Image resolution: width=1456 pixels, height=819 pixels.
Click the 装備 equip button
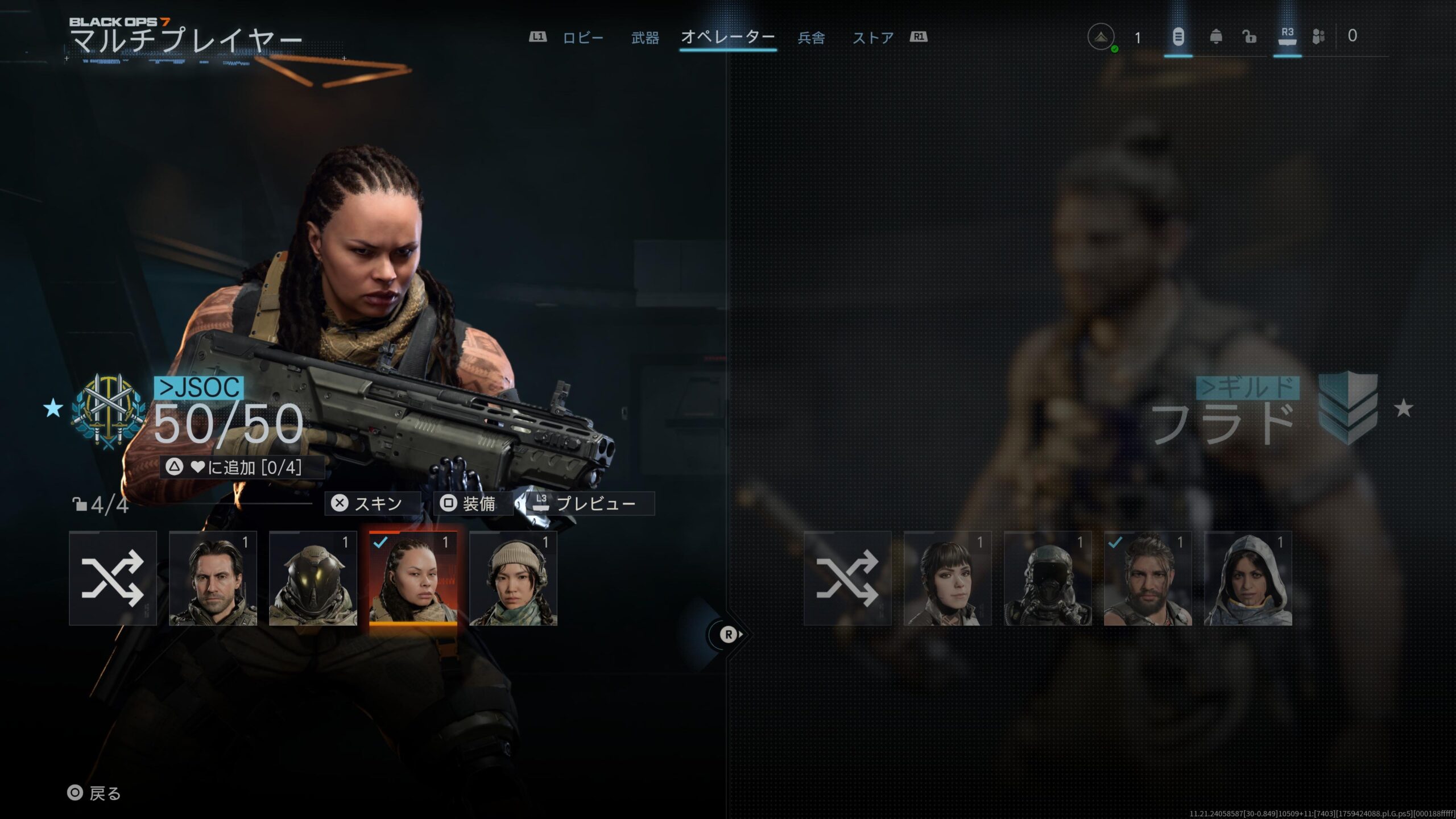(473, 503)
